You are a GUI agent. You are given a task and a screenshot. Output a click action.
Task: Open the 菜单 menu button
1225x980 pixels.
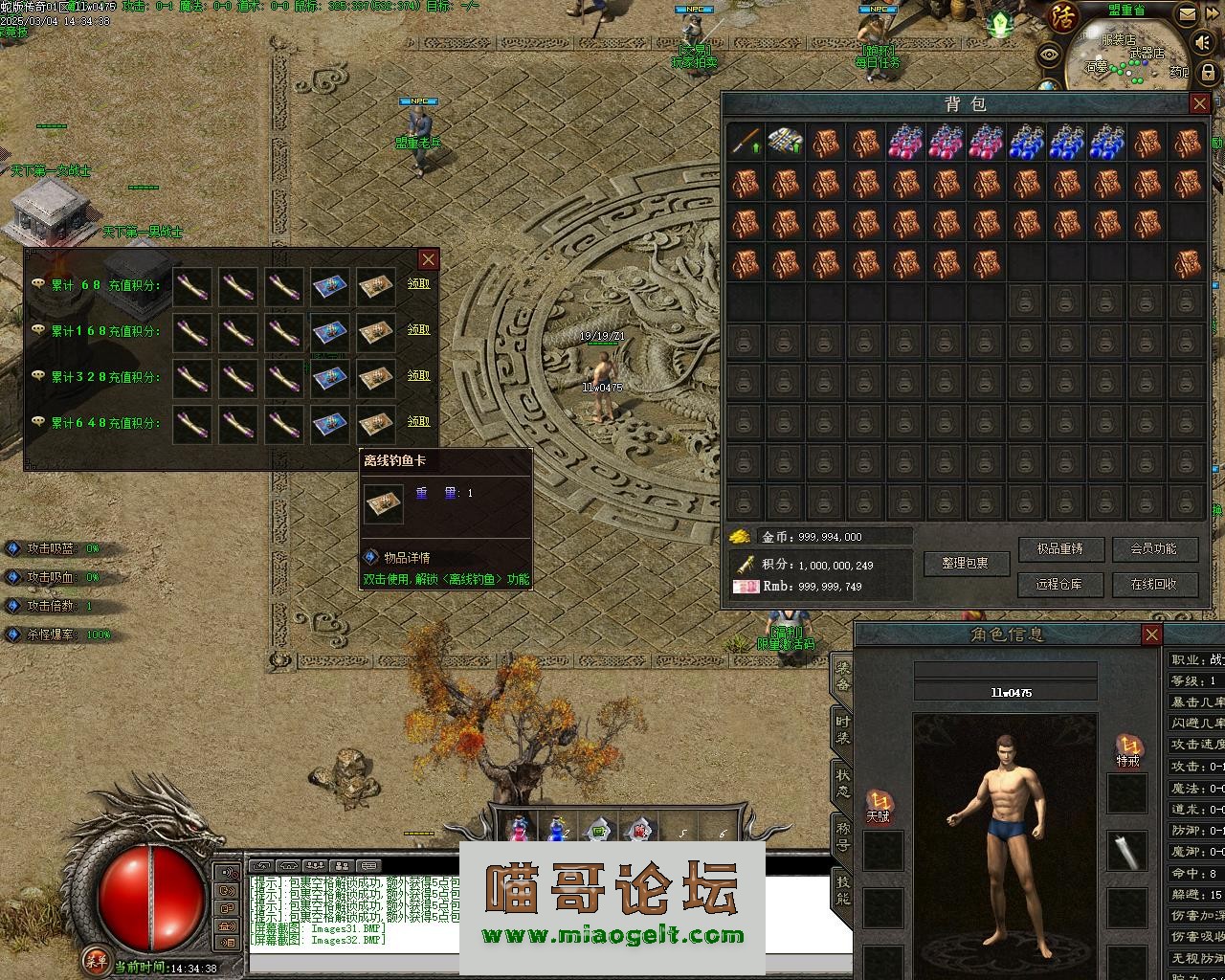96,959
